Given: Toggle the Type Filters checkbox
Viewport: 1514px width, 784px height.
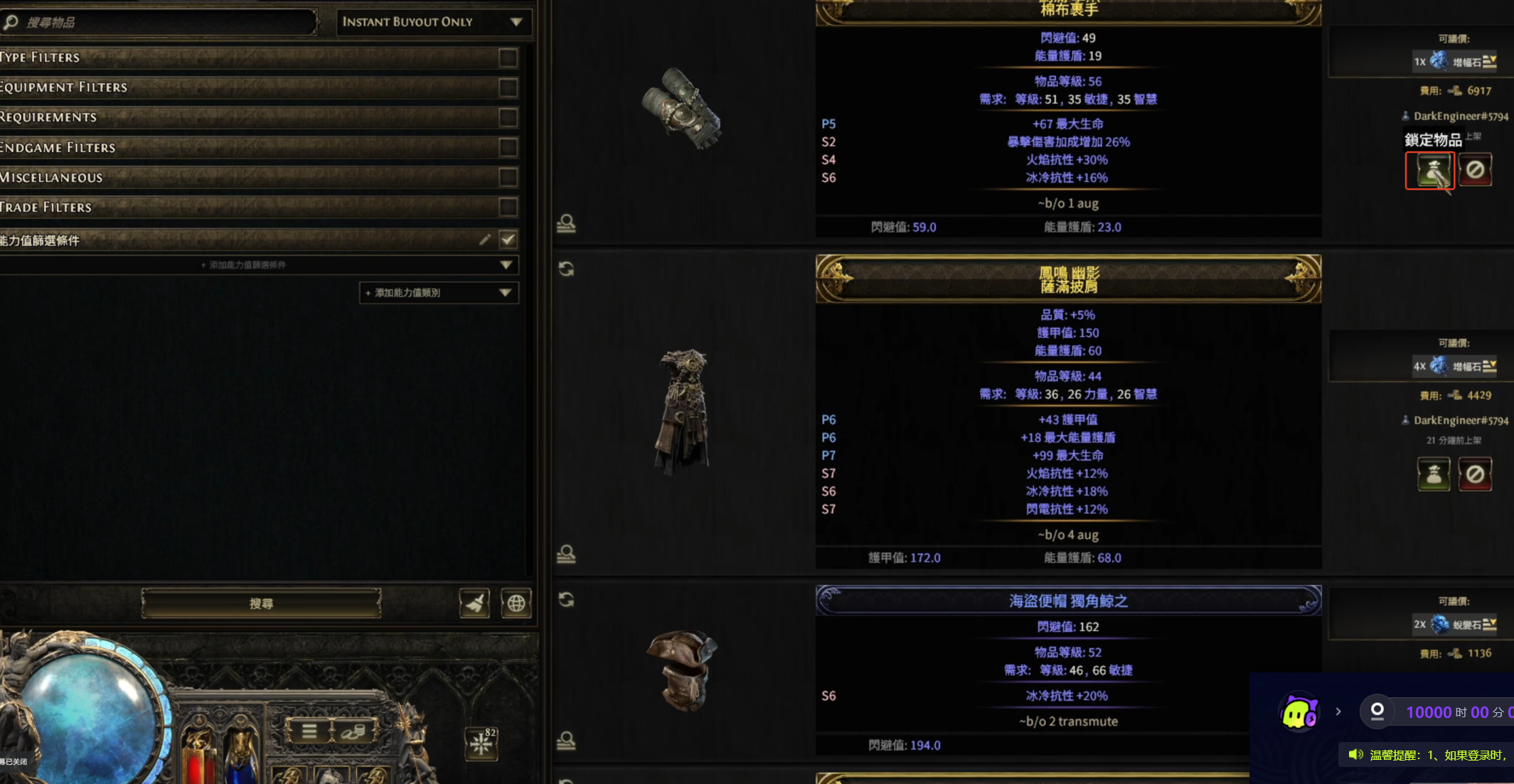Looking at the screenshot, I should 508,58.
